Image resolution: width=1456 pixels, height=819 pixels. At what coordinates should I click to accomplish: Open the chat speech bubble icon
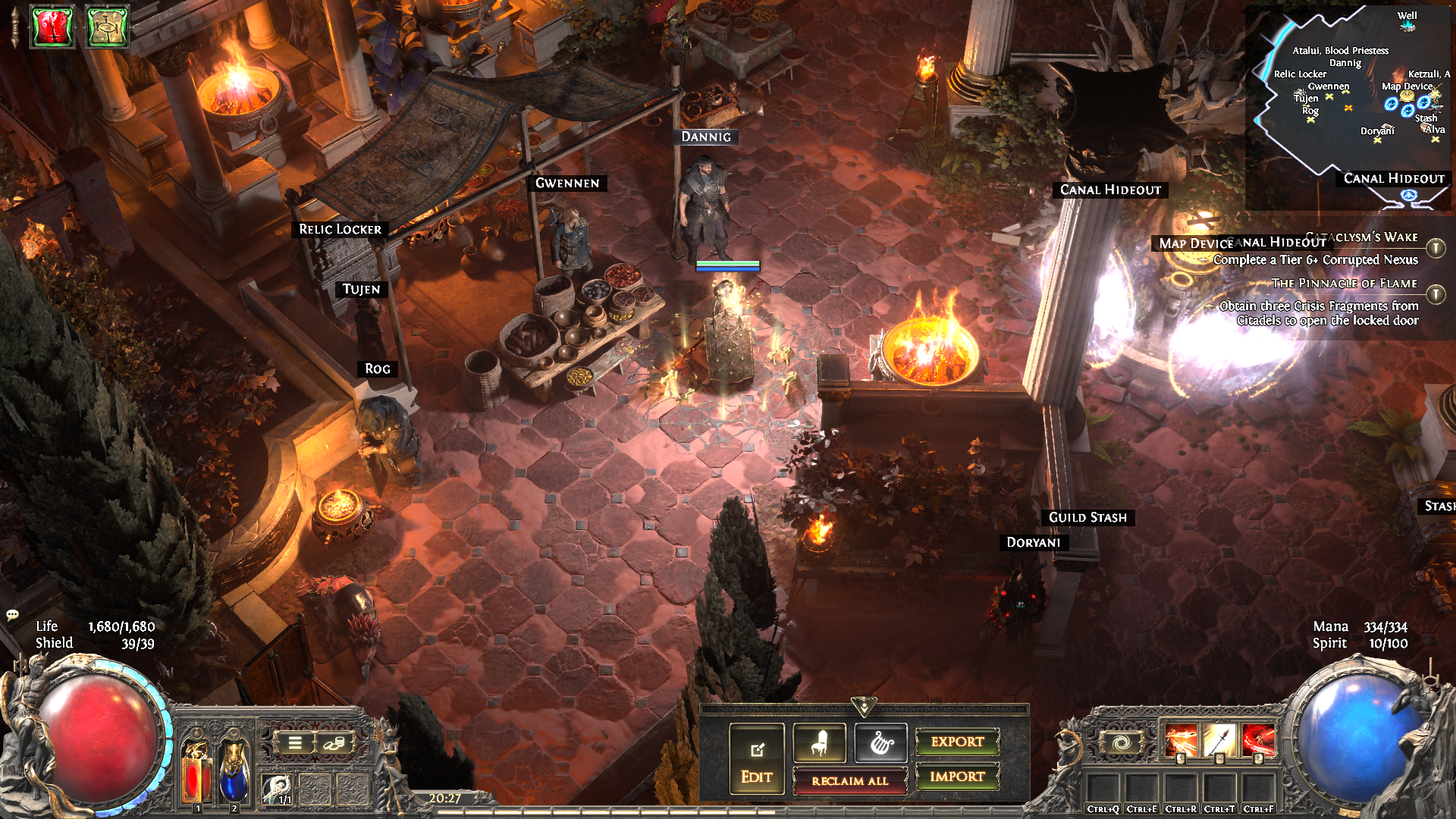point(12,614)
